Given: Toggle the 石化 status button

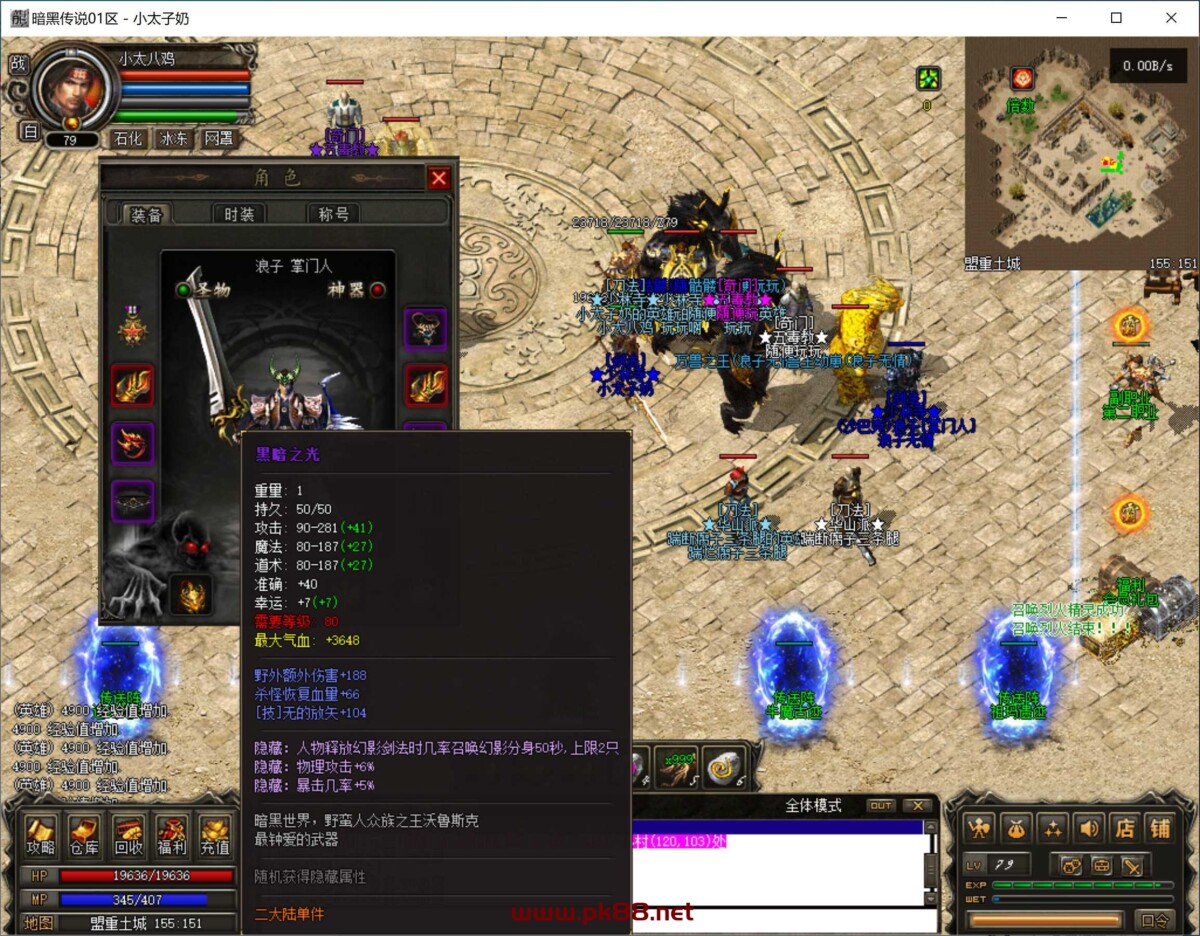Looking at the screenshot, I should (x=129, y=139).
